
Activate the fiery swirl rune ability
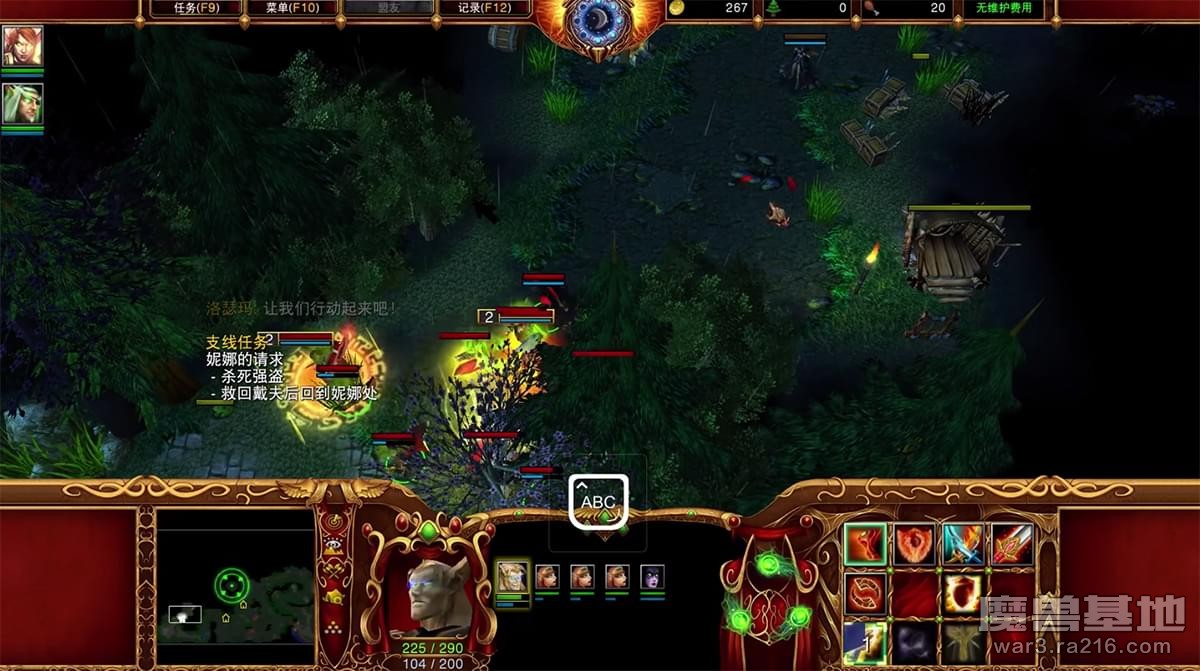click(x=865, y=593)
